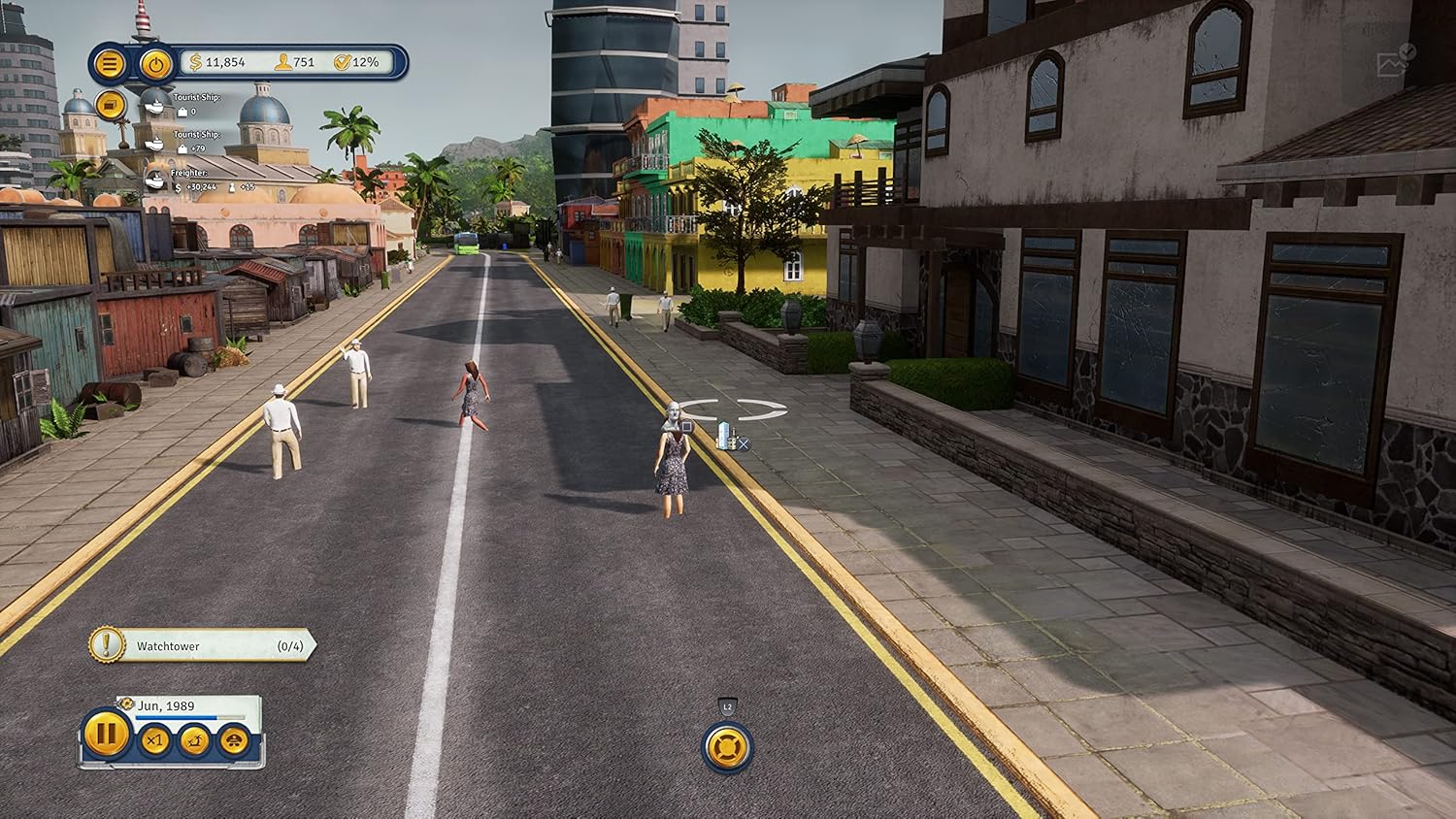Change game speed with the x1 button
The width and height of the screenshot is (1456, 819).
coord(155,741)
